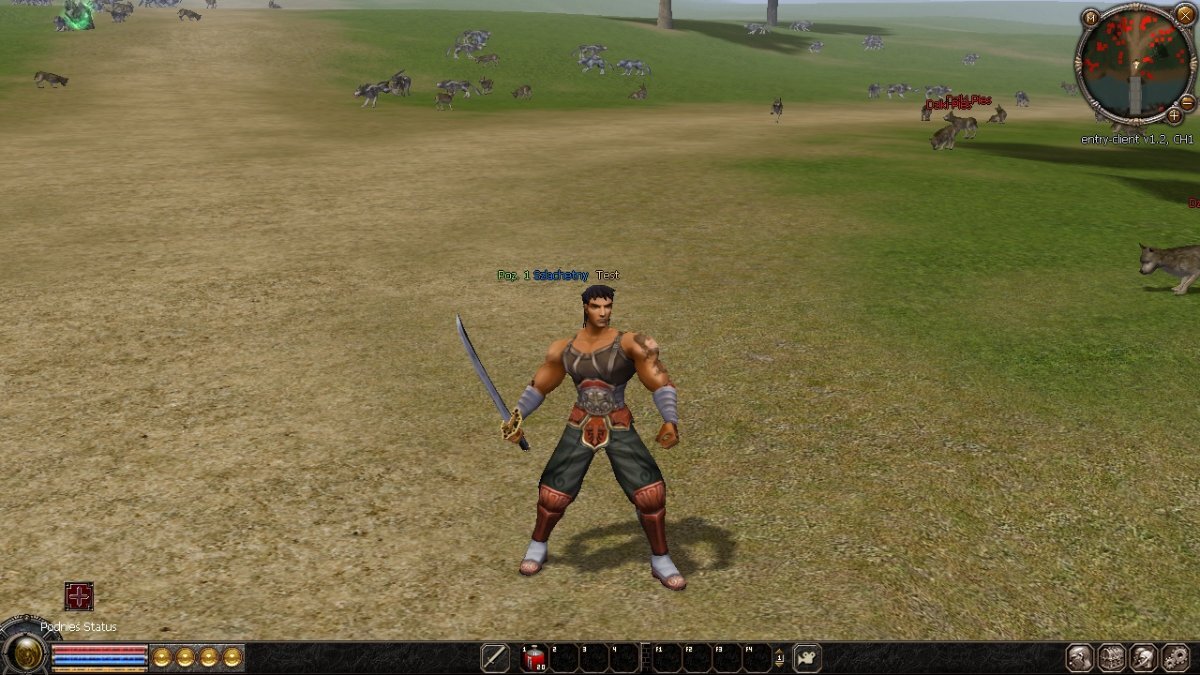Open the inventory chest icon
1200x675 pixels.
pos(1112,657)
